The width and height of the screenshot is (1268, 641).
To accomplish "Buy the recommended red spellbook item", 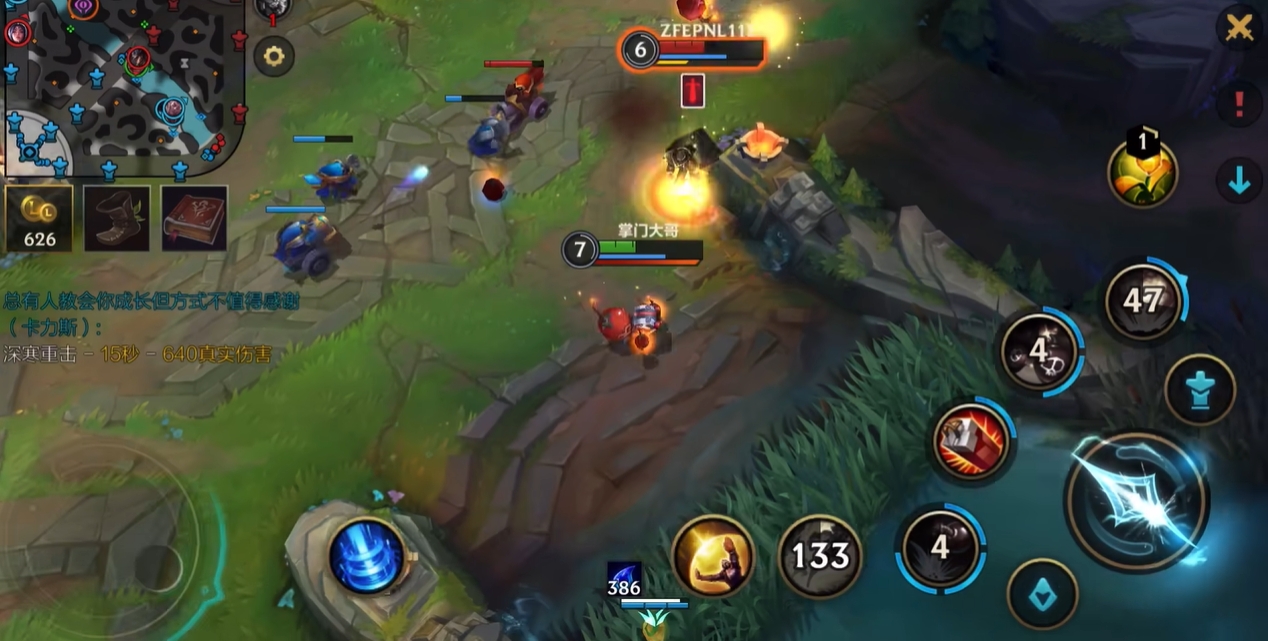I will point(194,218).
